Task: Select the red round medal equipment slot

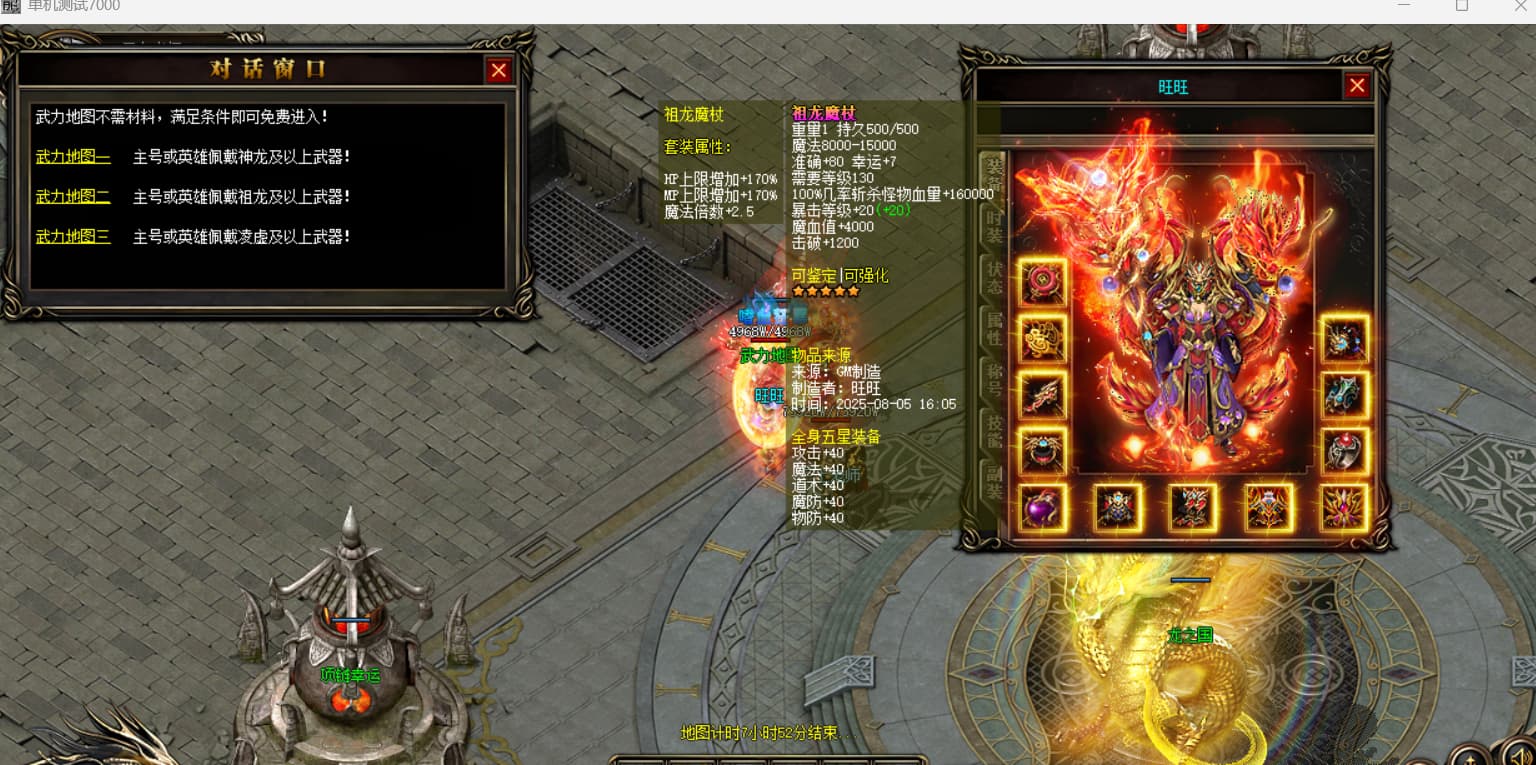Action: pos(1043,283)
